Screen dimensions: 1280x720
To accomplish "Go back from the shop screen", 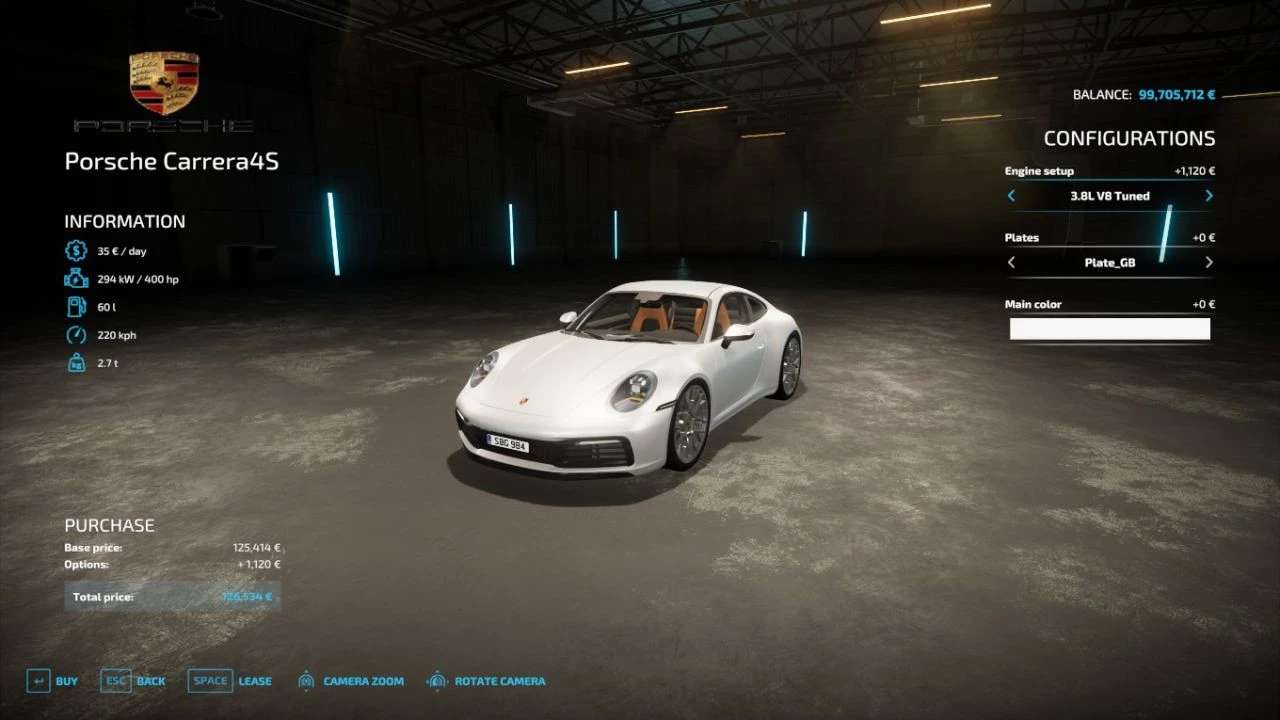I will click(133, 681).
